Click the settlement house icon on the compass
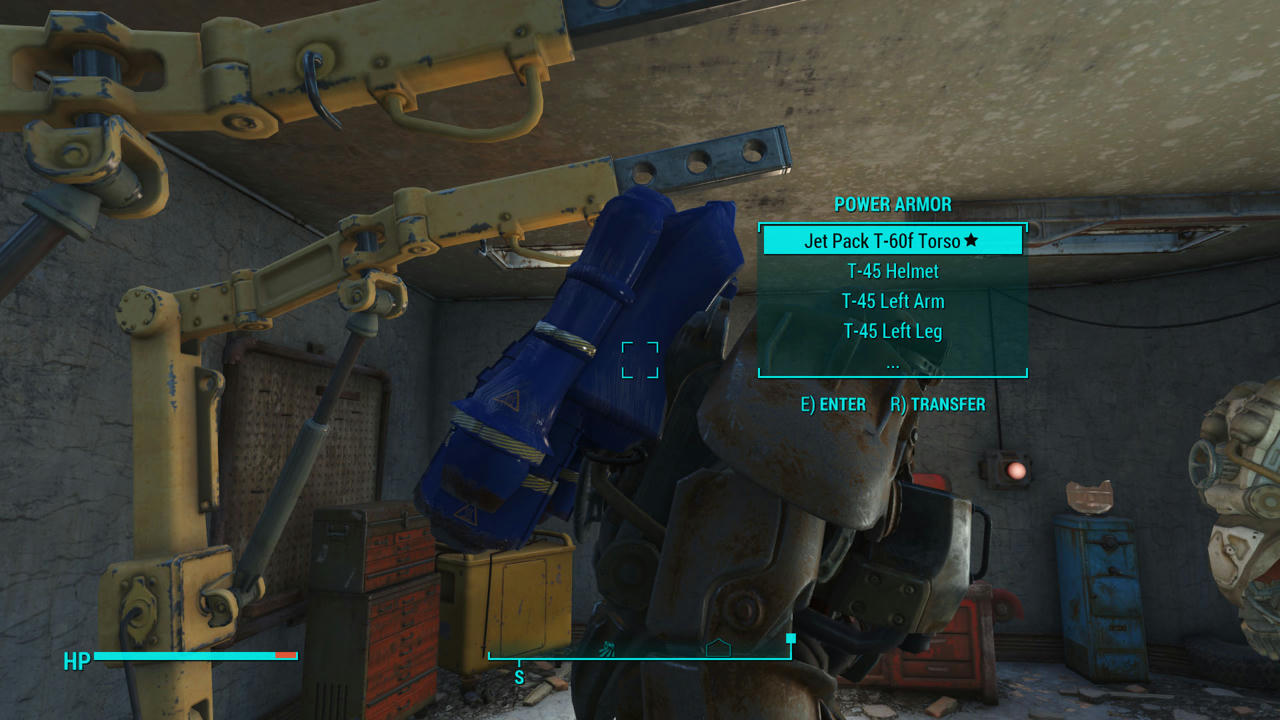1280x720 pixels. (x=718, y=646)
